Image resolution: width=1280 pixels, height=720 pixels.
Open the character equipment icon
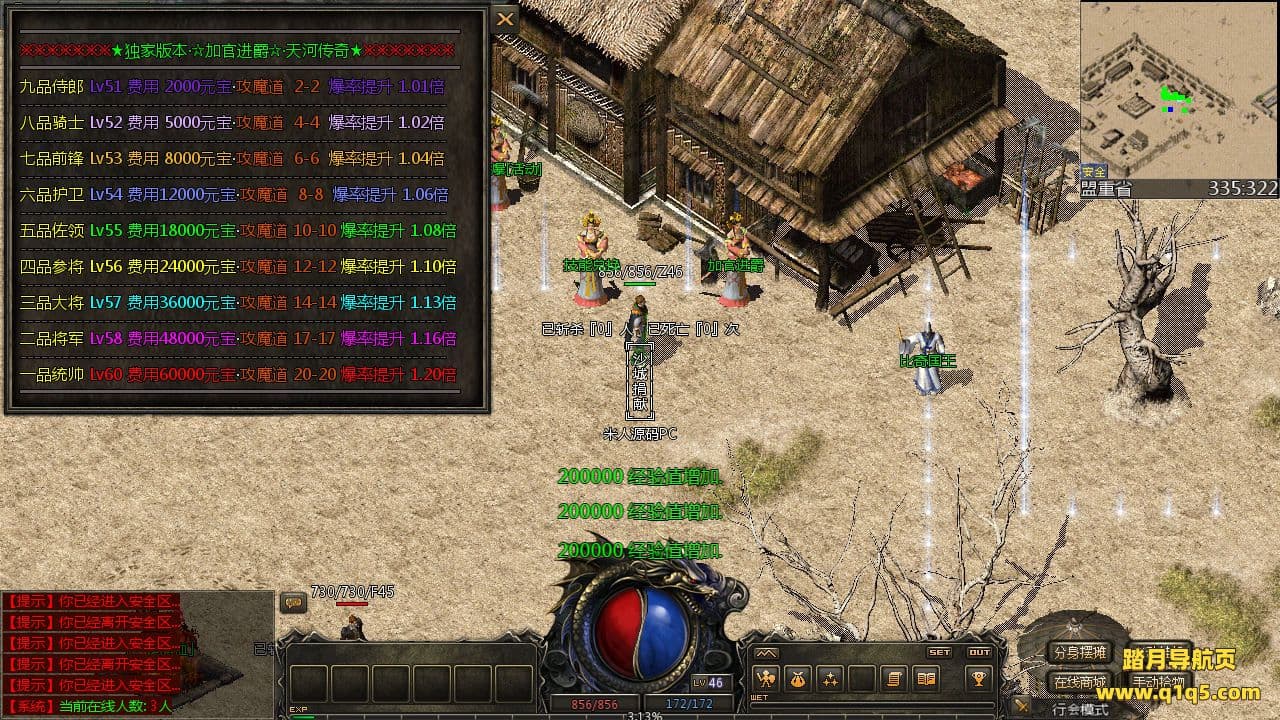tap(766, 679)
